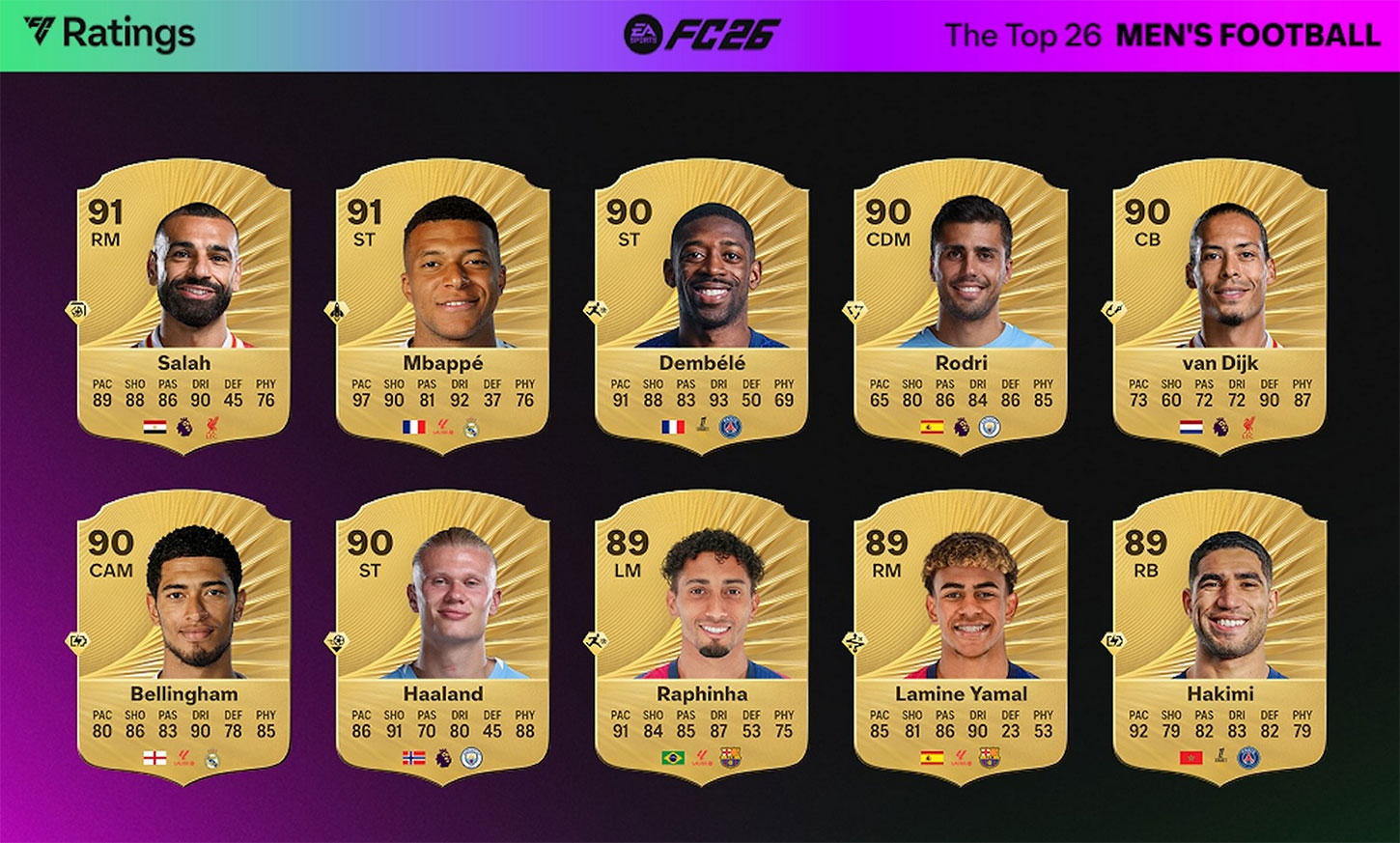Pick the Dembélé 90 ST card
The width and height of the screenshot is (1400, 843).
702,301
